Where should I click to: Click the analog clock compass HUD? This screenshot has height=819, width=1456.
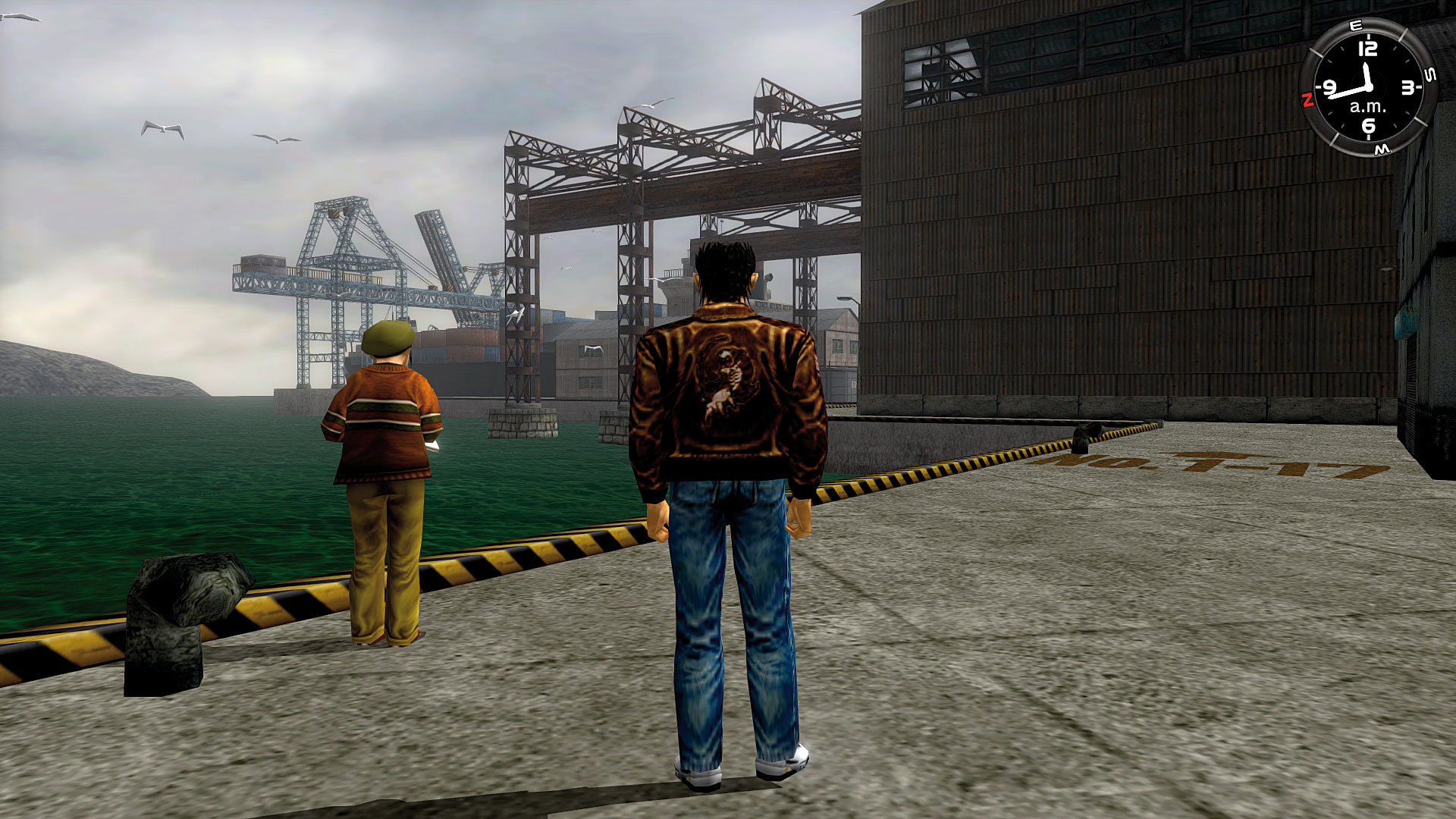tap(1367, 88)
